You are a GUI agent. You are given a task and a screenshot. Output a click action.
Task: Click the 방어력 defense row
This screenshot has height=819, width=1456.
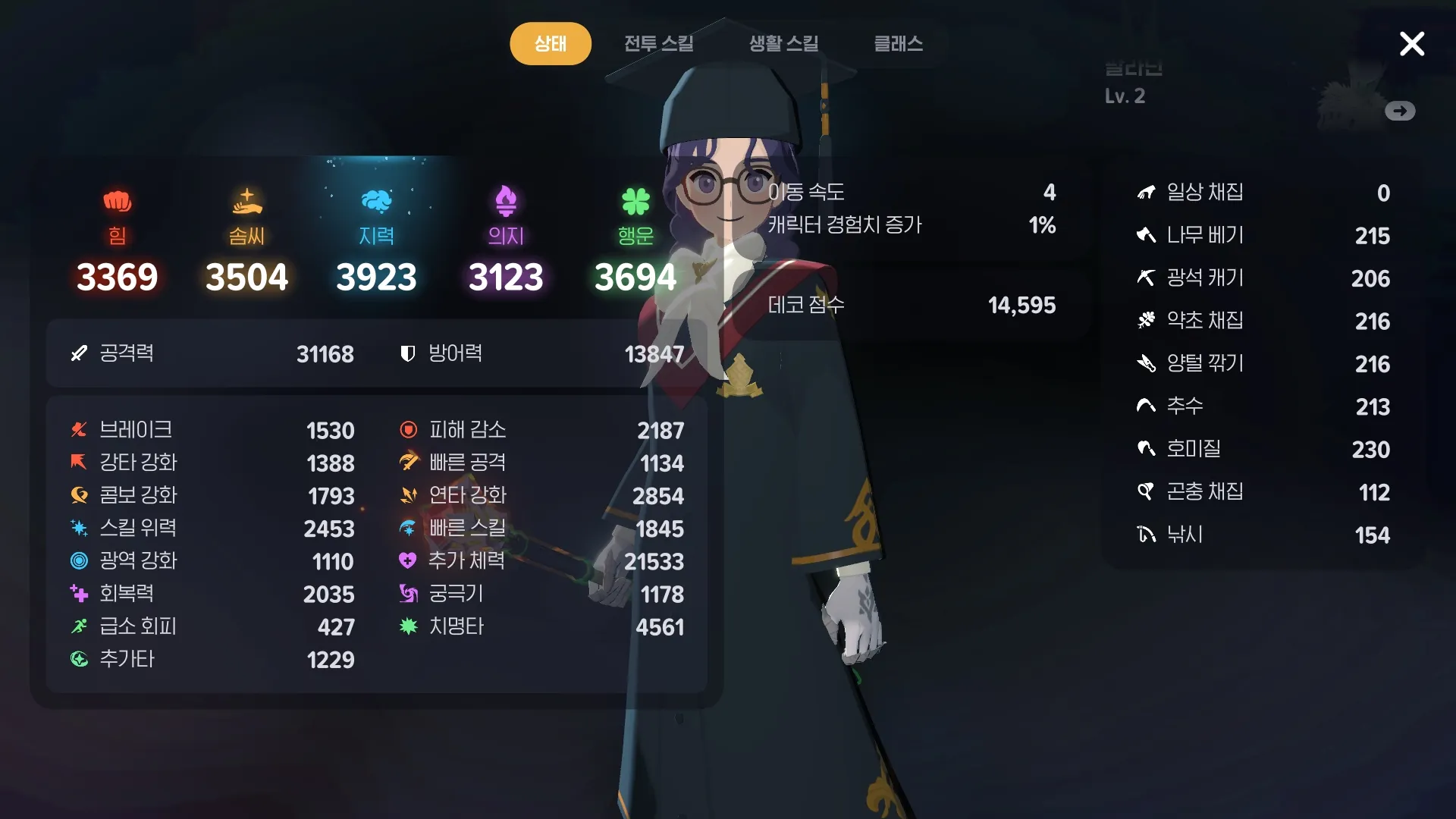tap(541, 353)
